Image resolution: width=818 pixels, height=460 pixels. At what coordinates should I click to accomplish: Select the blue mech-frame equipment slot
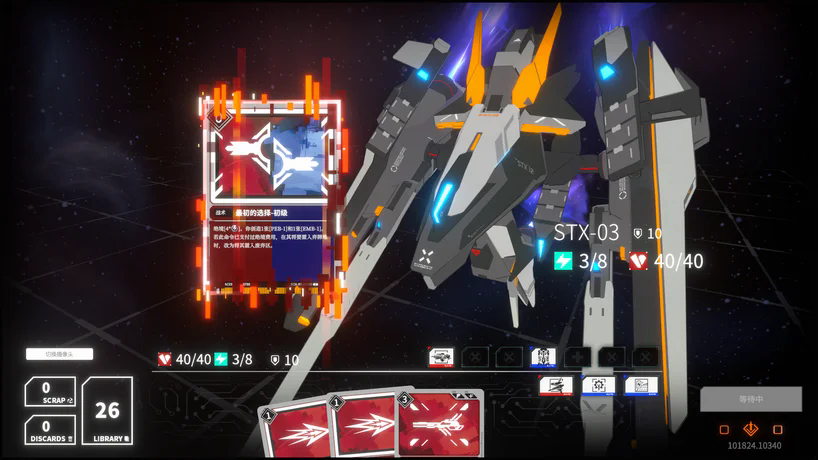pyautogui.click(x=543, y=357)
